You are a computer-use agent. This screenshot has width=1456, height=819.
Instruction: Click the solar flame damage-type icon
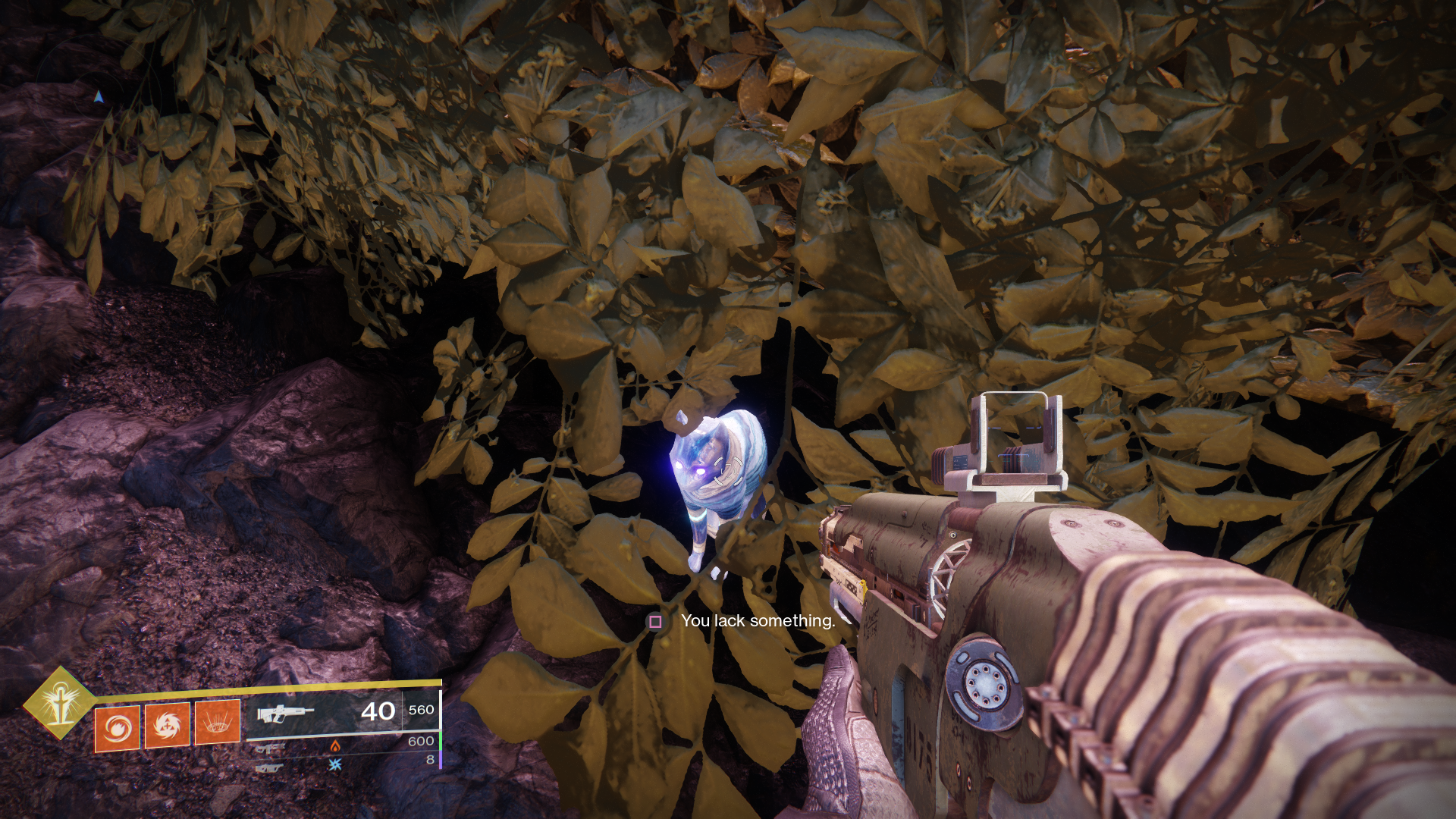click(336, 747)
